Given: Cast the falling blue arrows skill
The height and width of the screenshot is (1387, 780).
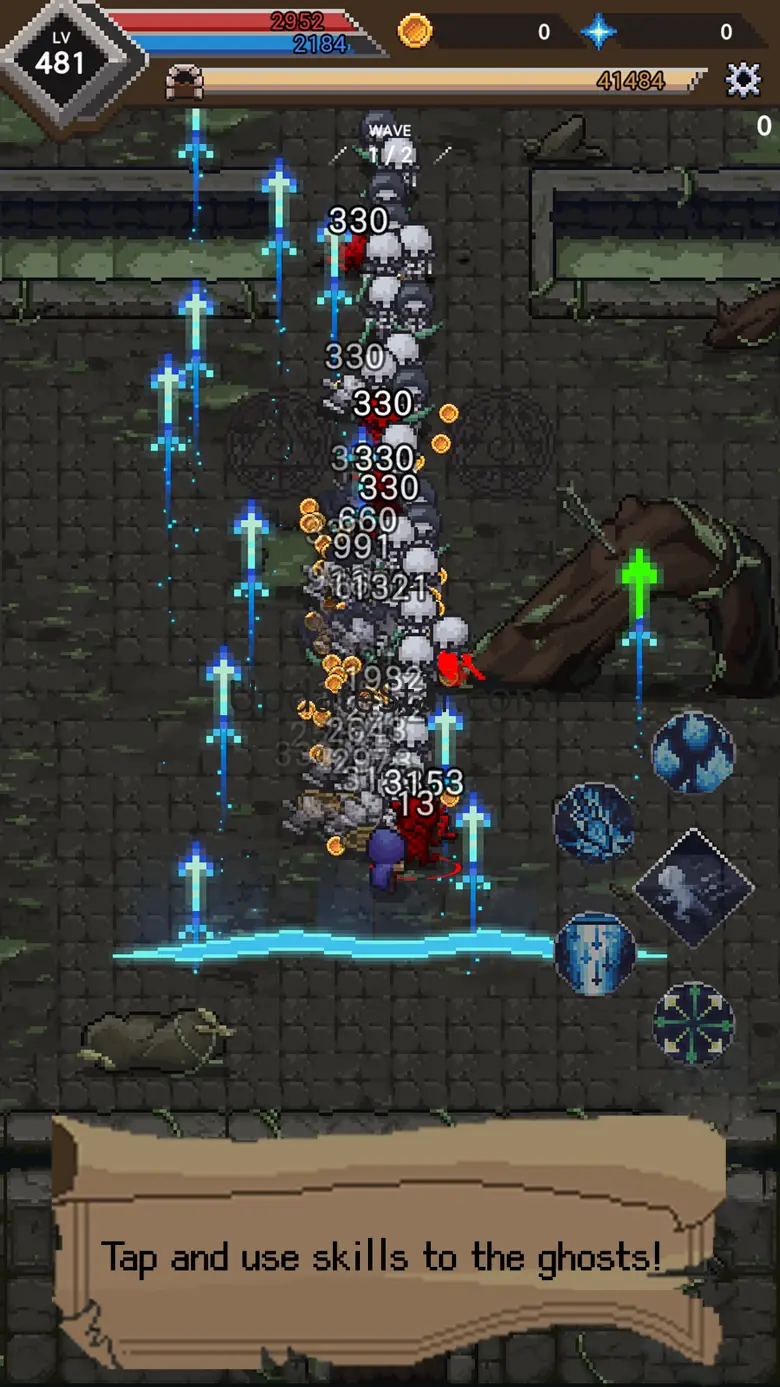Looking at the screenshot, I should point(595,953).
